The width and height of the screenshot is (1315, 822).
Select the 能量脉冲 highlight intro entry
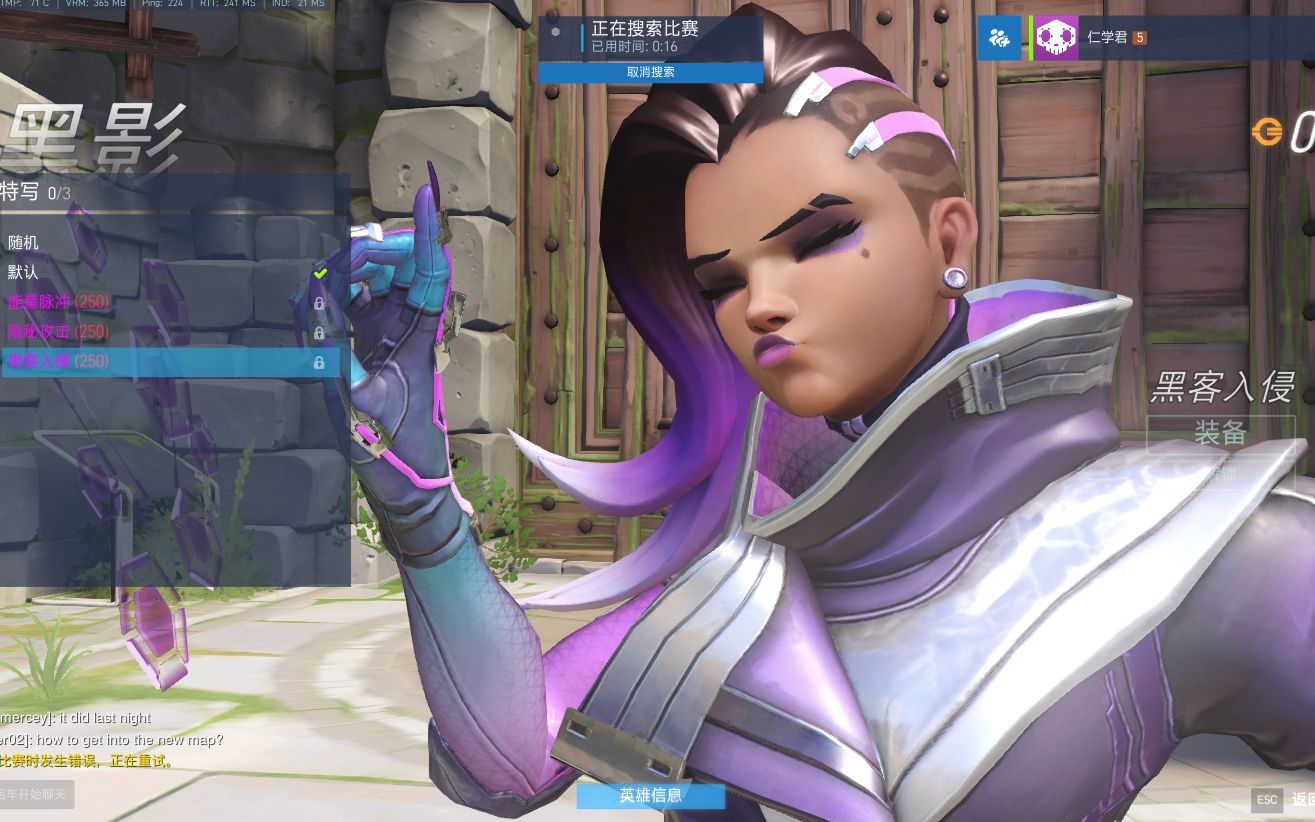click(x=58, y=302)
